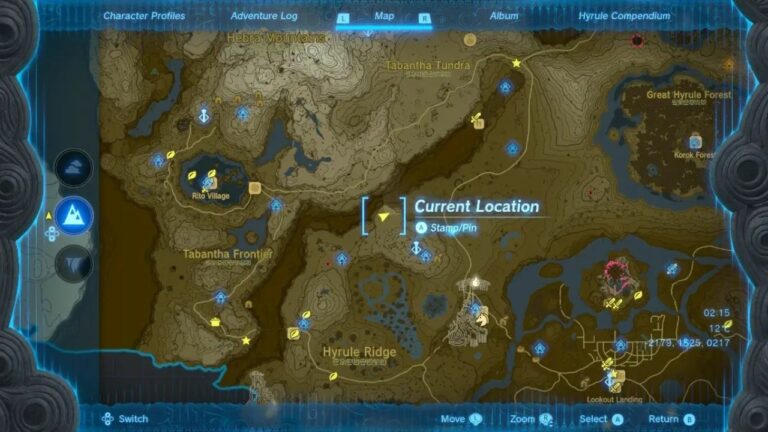Image resolution: width=768 pixels, height=432 pixels.
Task: Switch to the sky layer map
Action: point(73,167)
